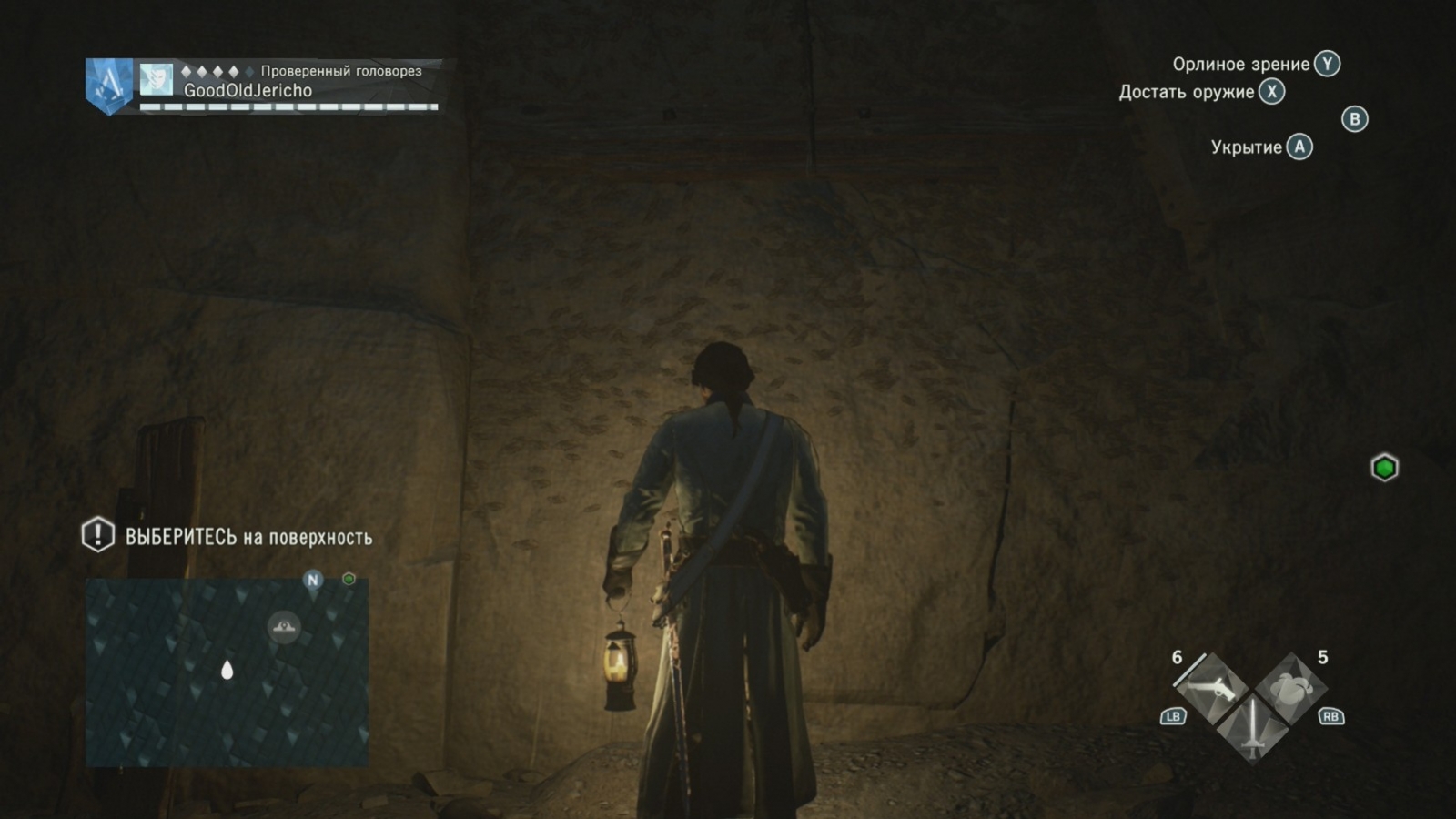Image resolution: width=1456 pixels, height=819 pixels.
Task: Click the XP progress bar under the player name
Action: (287, 106)
